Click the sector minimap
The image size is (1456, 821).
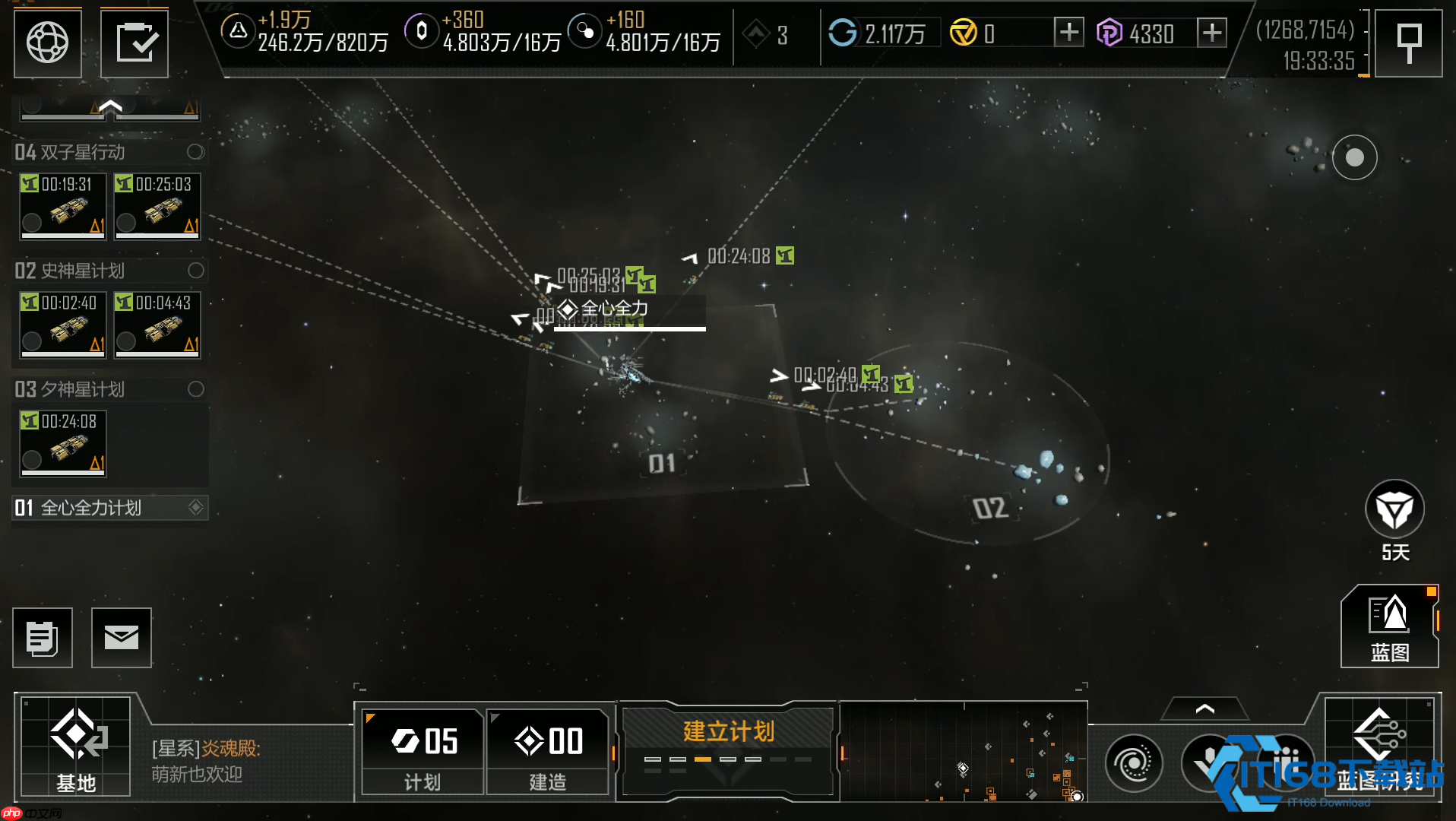tap(964, 751)
